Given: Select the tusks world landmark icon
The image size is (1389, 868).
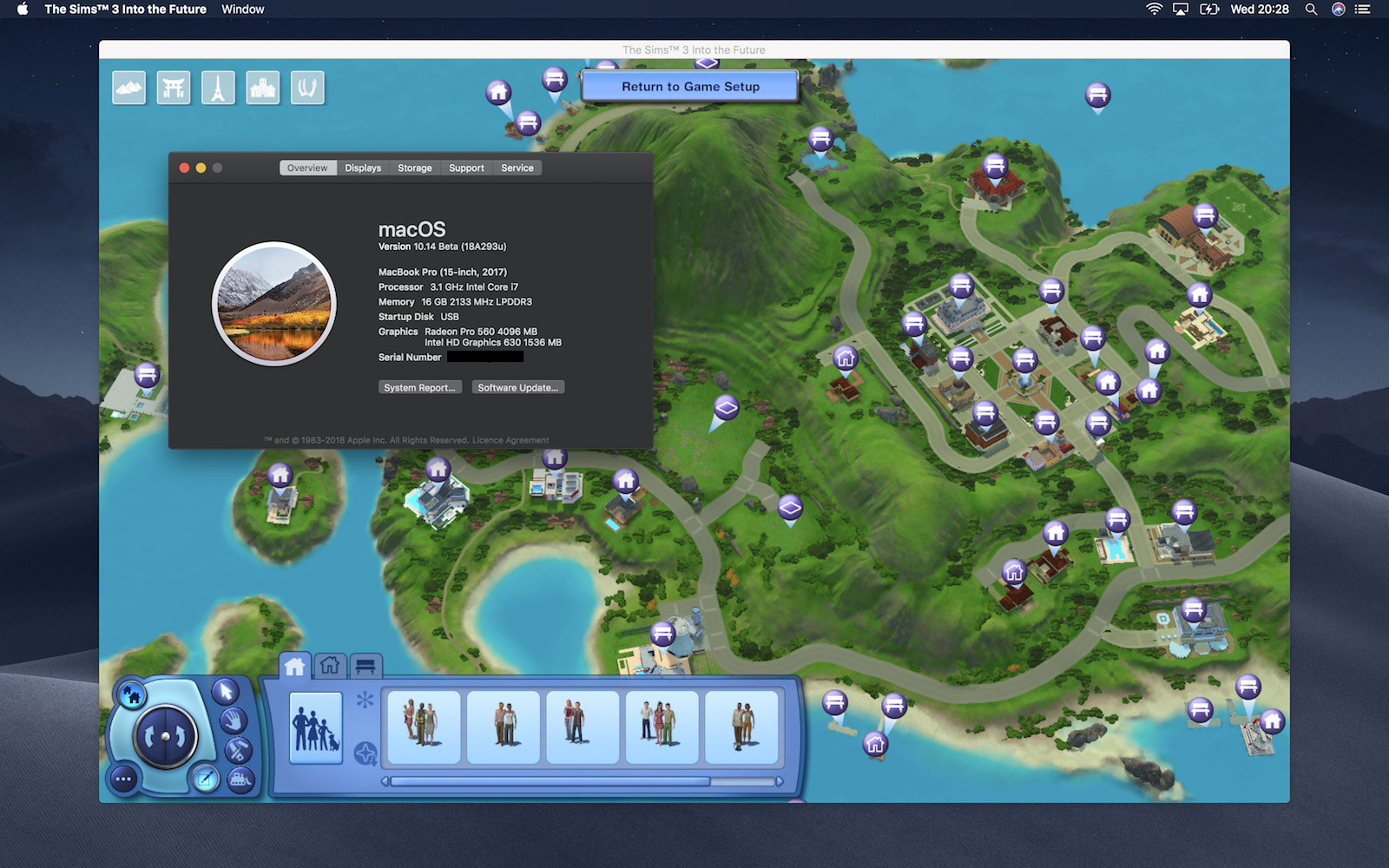Looking at the screenshot, I should [307, 87].
